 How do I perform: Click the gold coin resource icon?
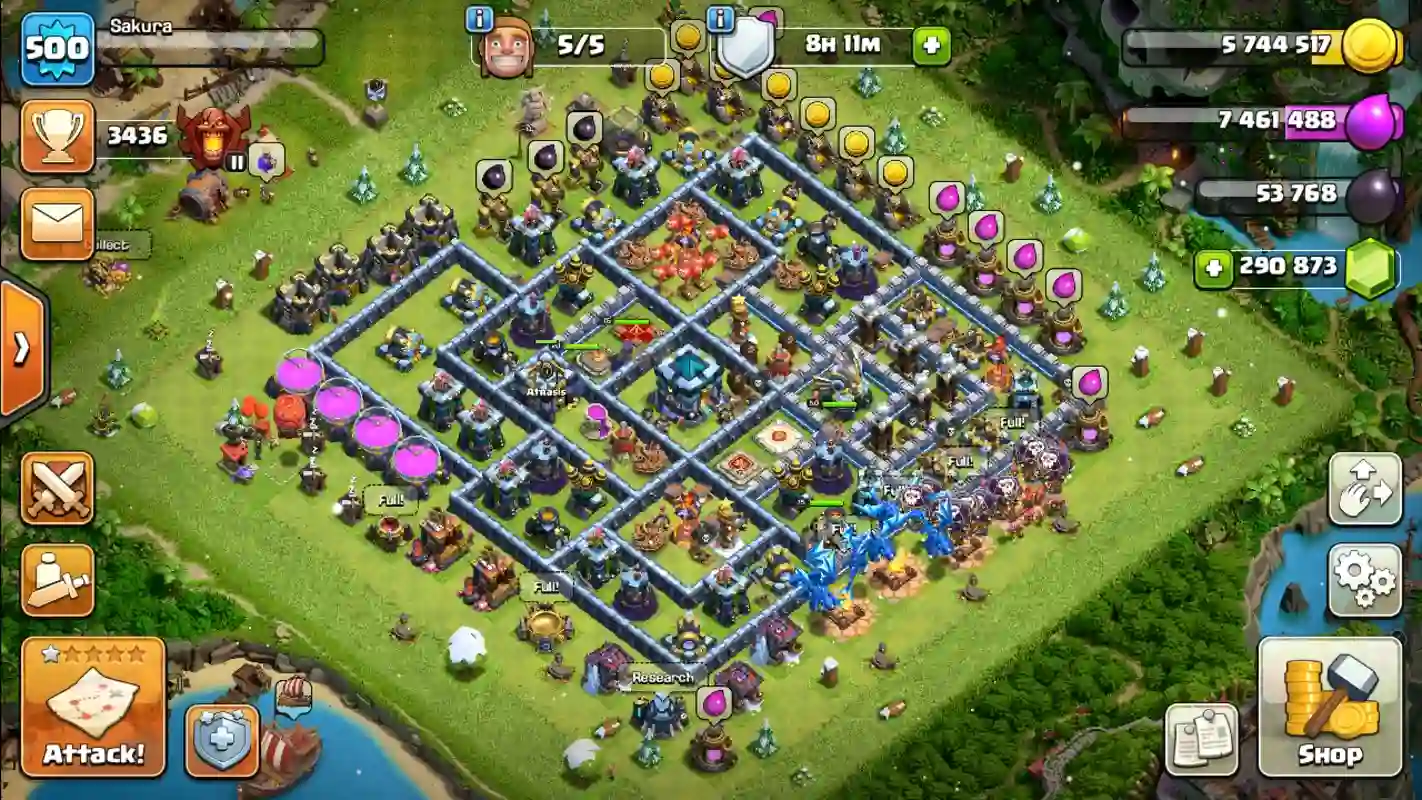[1368, 46]
